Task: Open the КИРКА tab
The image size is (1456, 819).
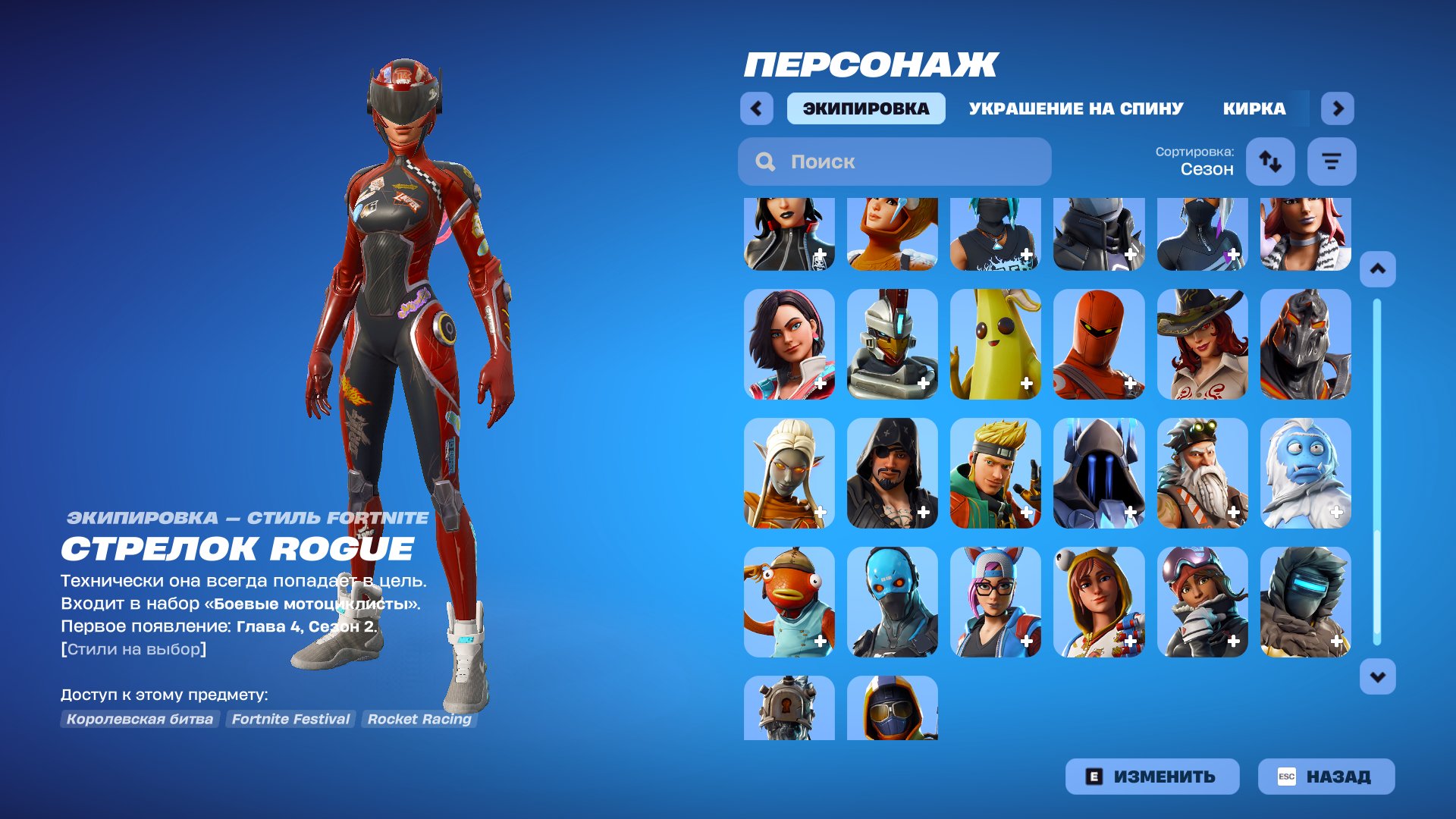Action: (1254, 108)
